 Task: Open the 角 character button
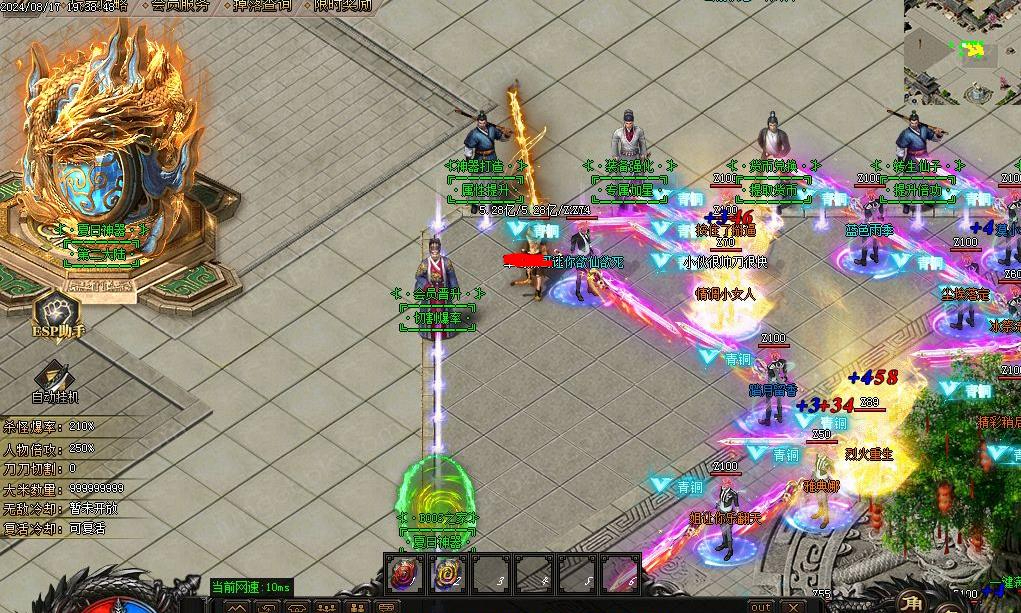coord(911,603)
